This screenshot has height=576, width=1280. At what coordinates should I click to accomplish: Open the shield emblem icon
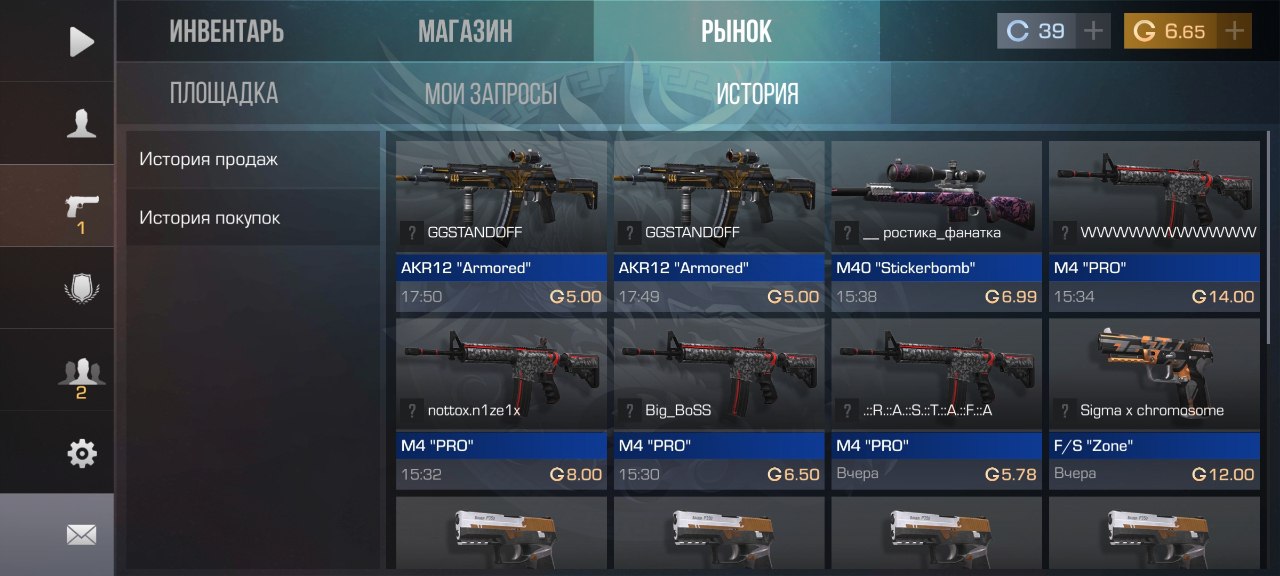point(81,289)
